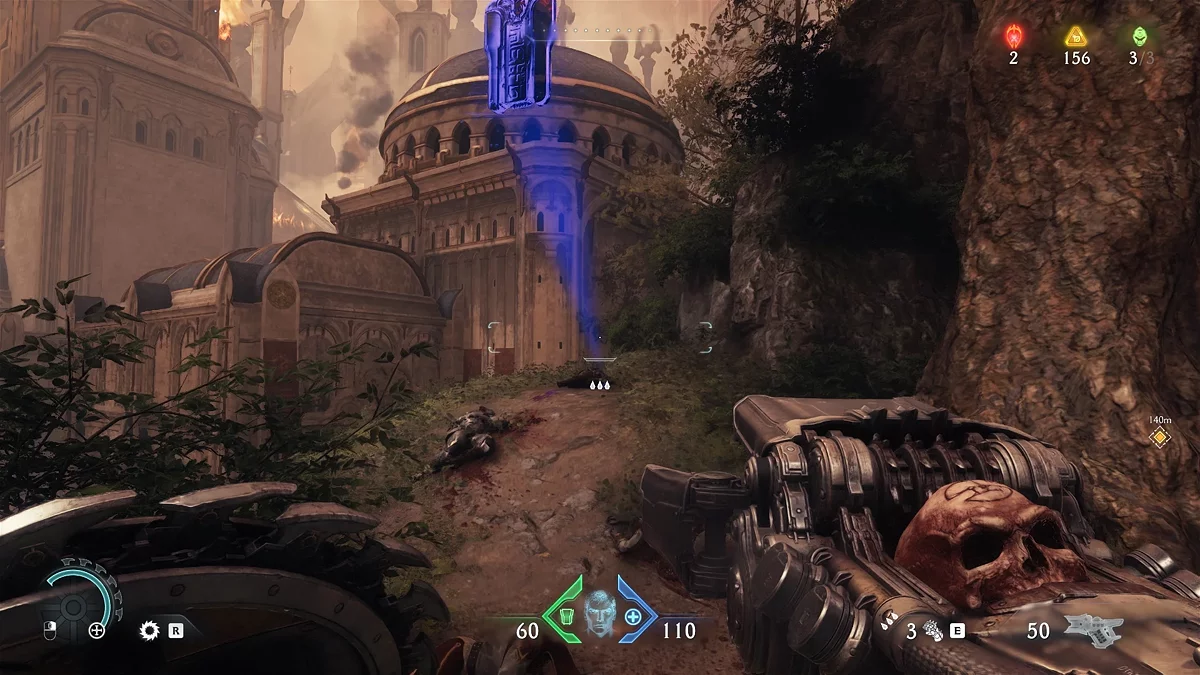Click the red ruby currency icon
The height and width of the screenshot is (675, 1200).
click(1013, 38)
